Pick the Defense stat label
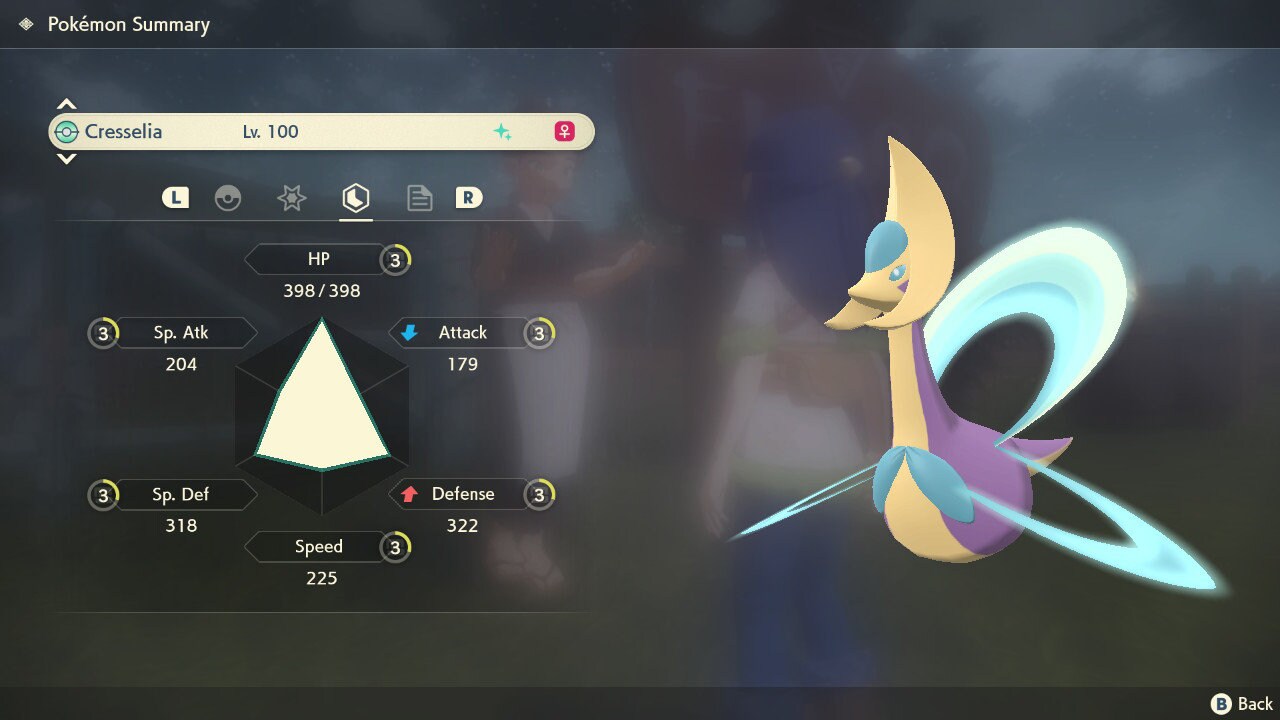Viewport: 1280px width, 720px height. point(462,494)
